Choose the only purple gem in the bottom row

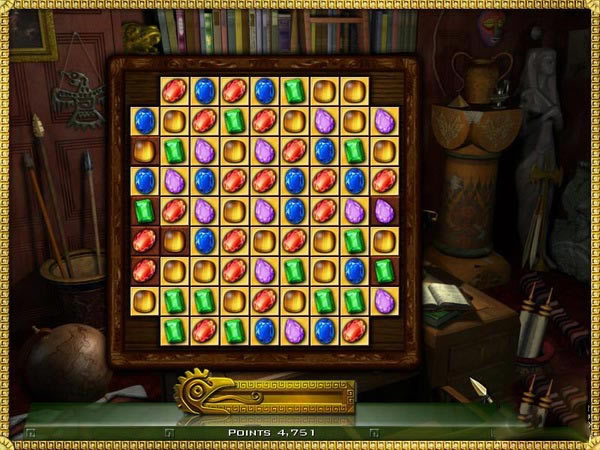(294, 330)
